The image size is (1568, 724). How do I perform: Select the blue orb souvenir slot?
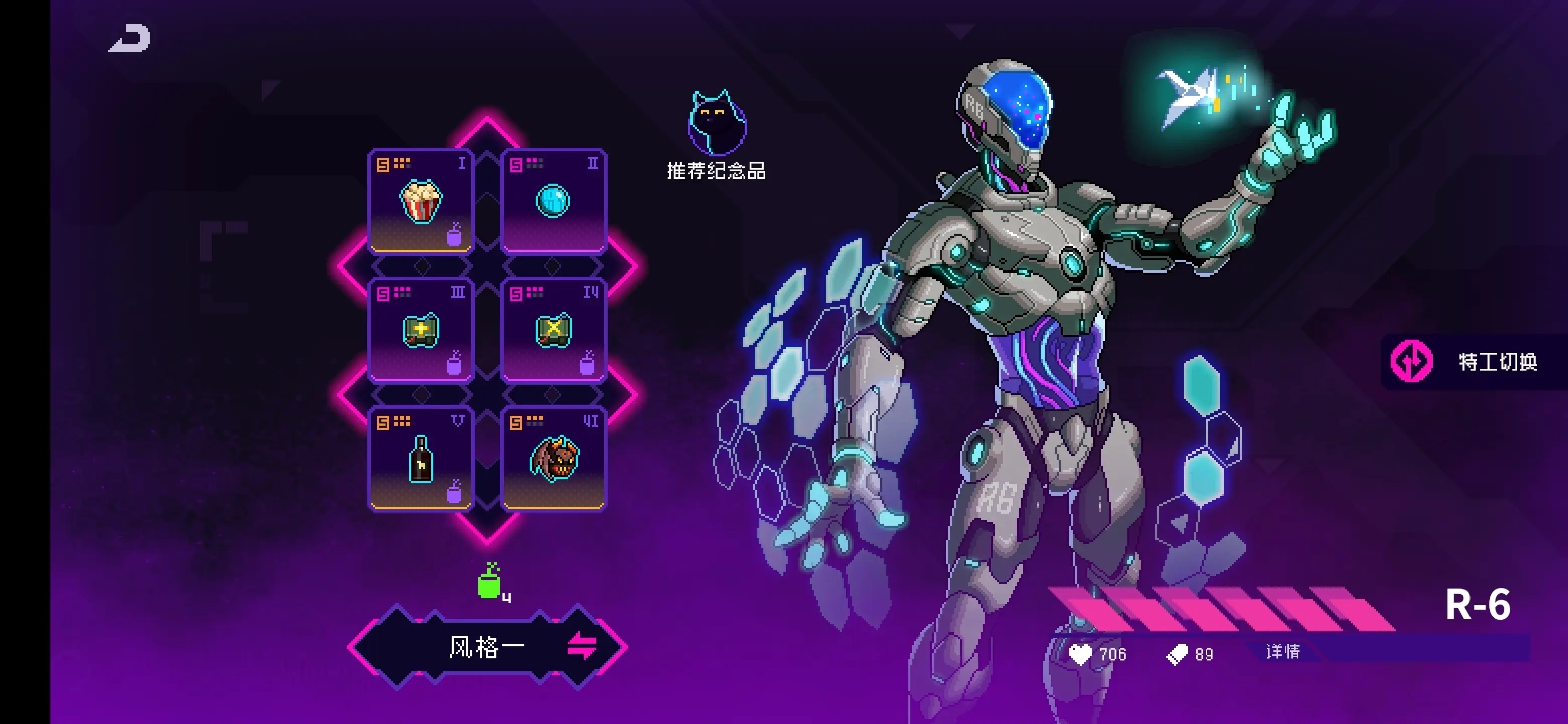click(553, 201)
